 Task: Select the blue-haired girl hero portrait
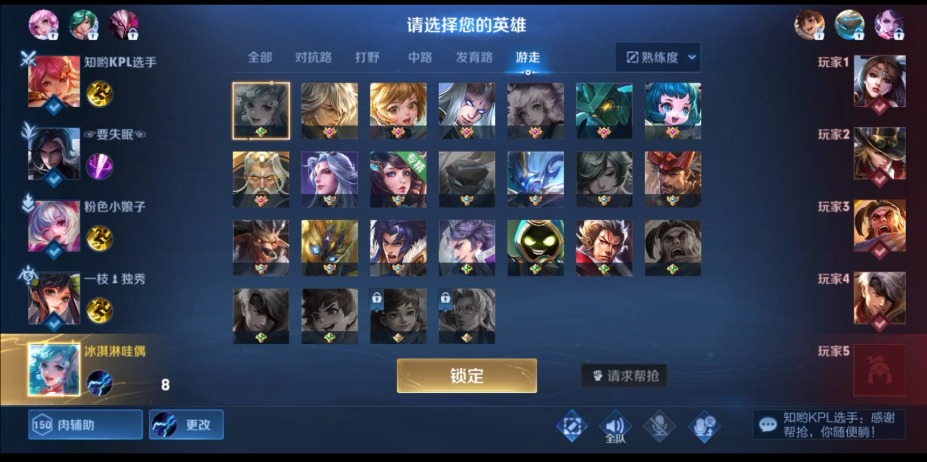point(673,110)
